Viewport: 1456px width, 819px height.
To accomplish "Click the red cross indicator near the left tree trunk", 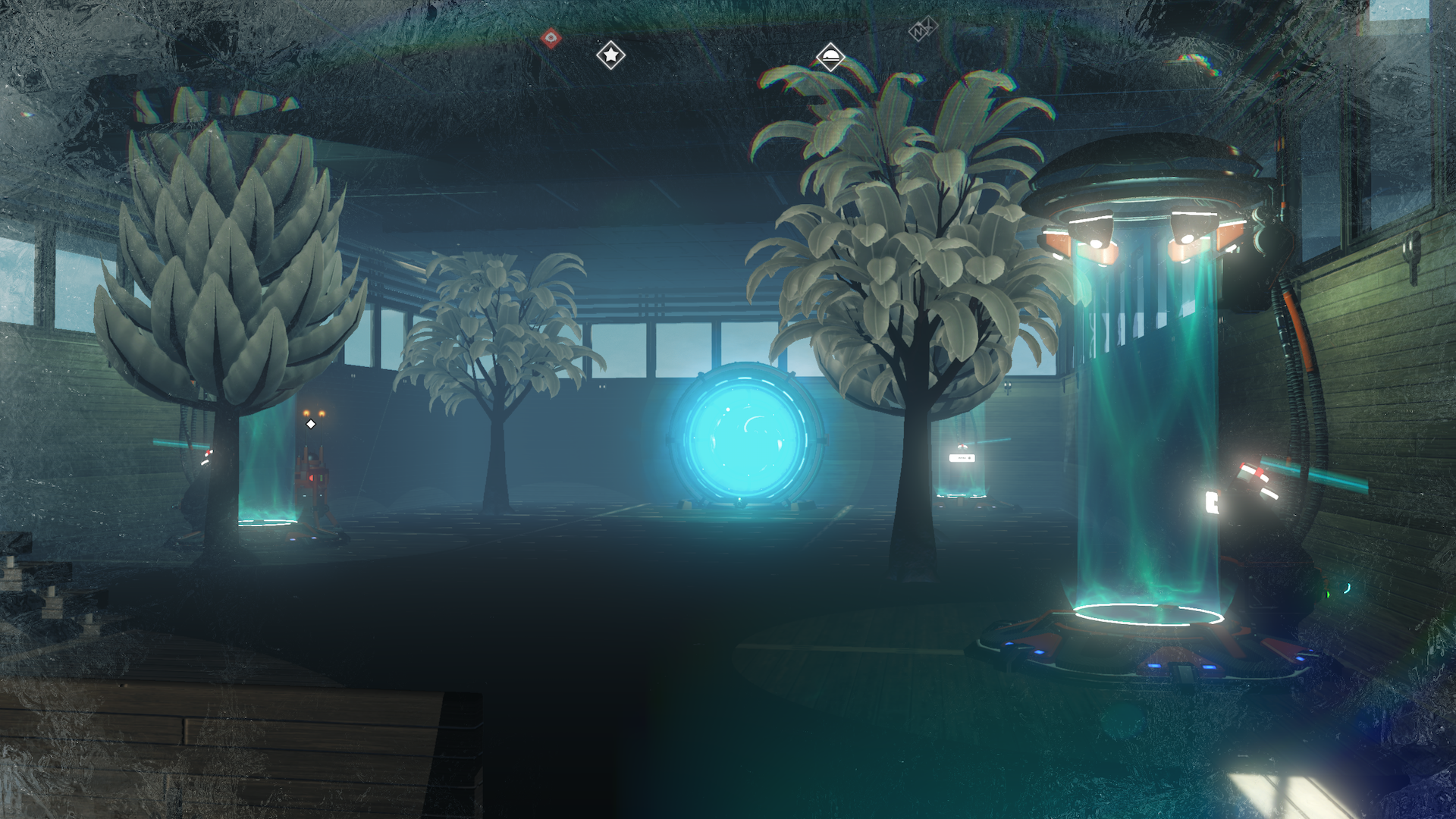I will click(209, 452).
